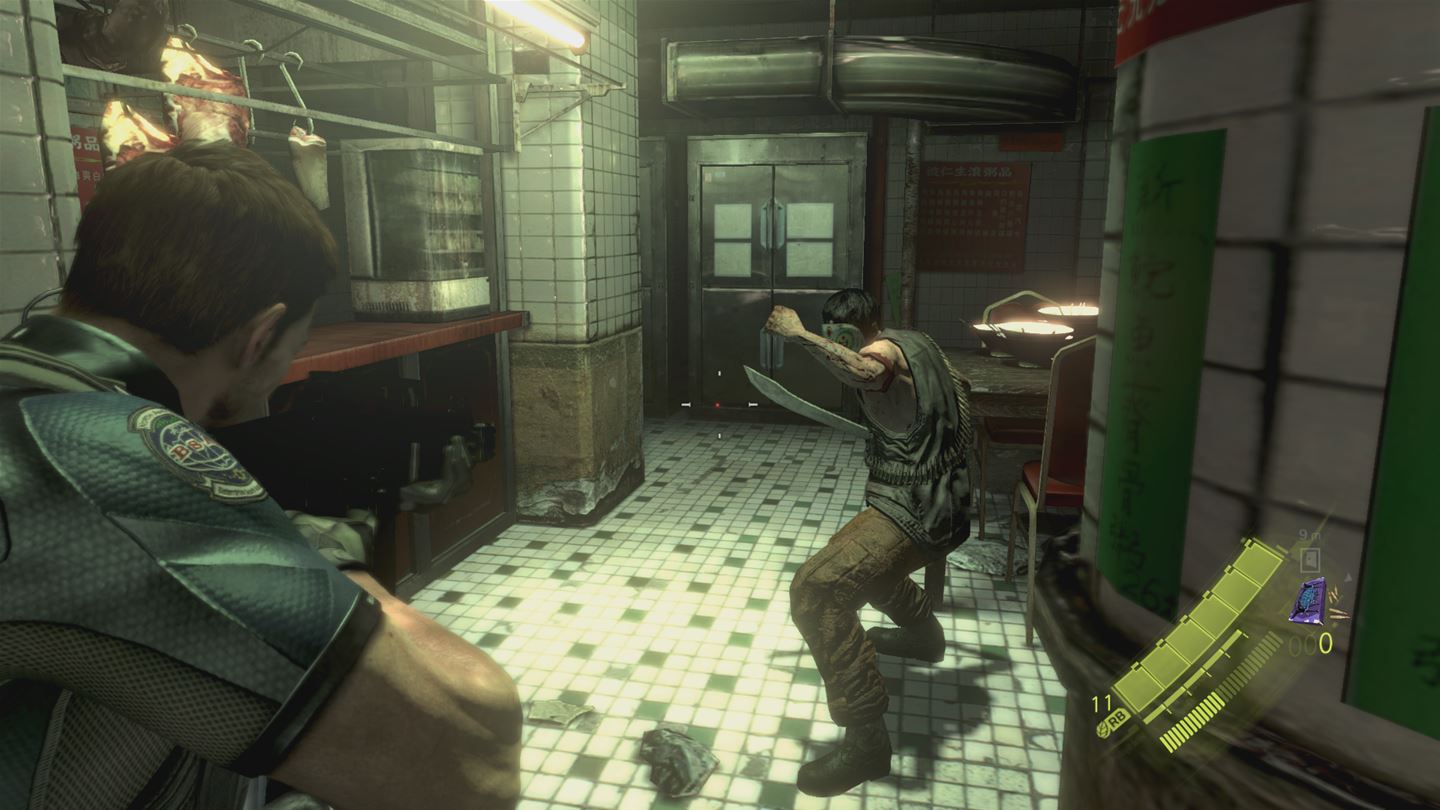Click the 9m distance indicator
This screenshot has height=810, width=1440.
click(1306, 532)
